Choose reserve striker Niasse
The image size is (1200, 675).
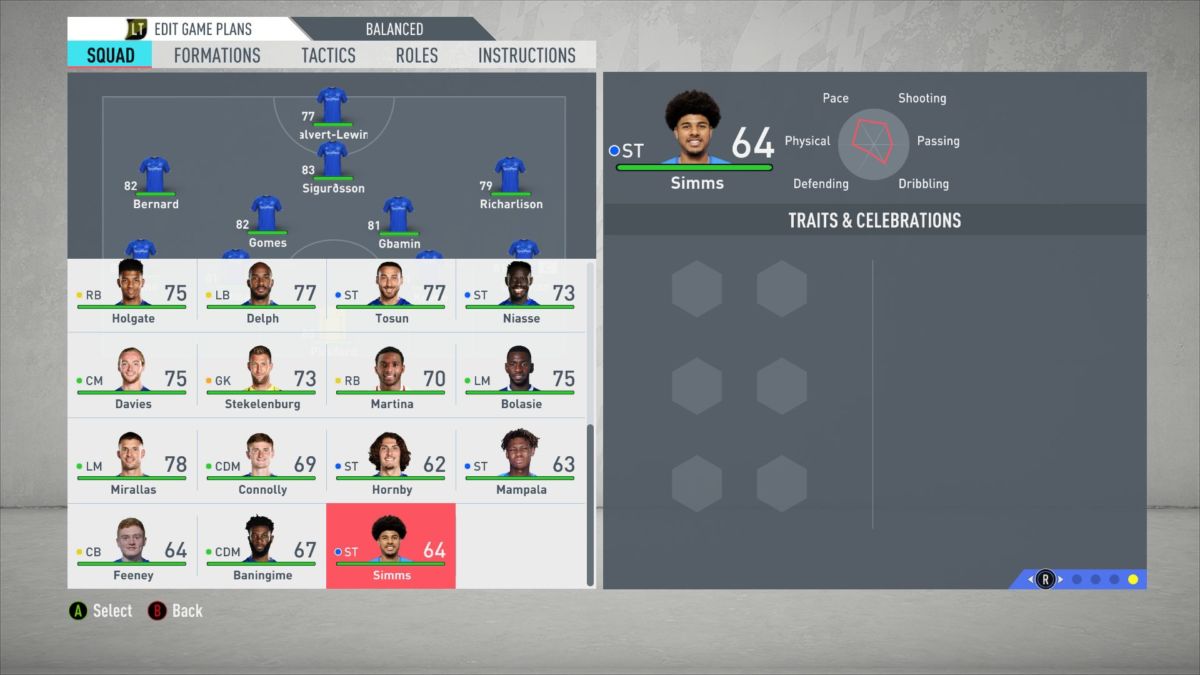coord(520,296)
